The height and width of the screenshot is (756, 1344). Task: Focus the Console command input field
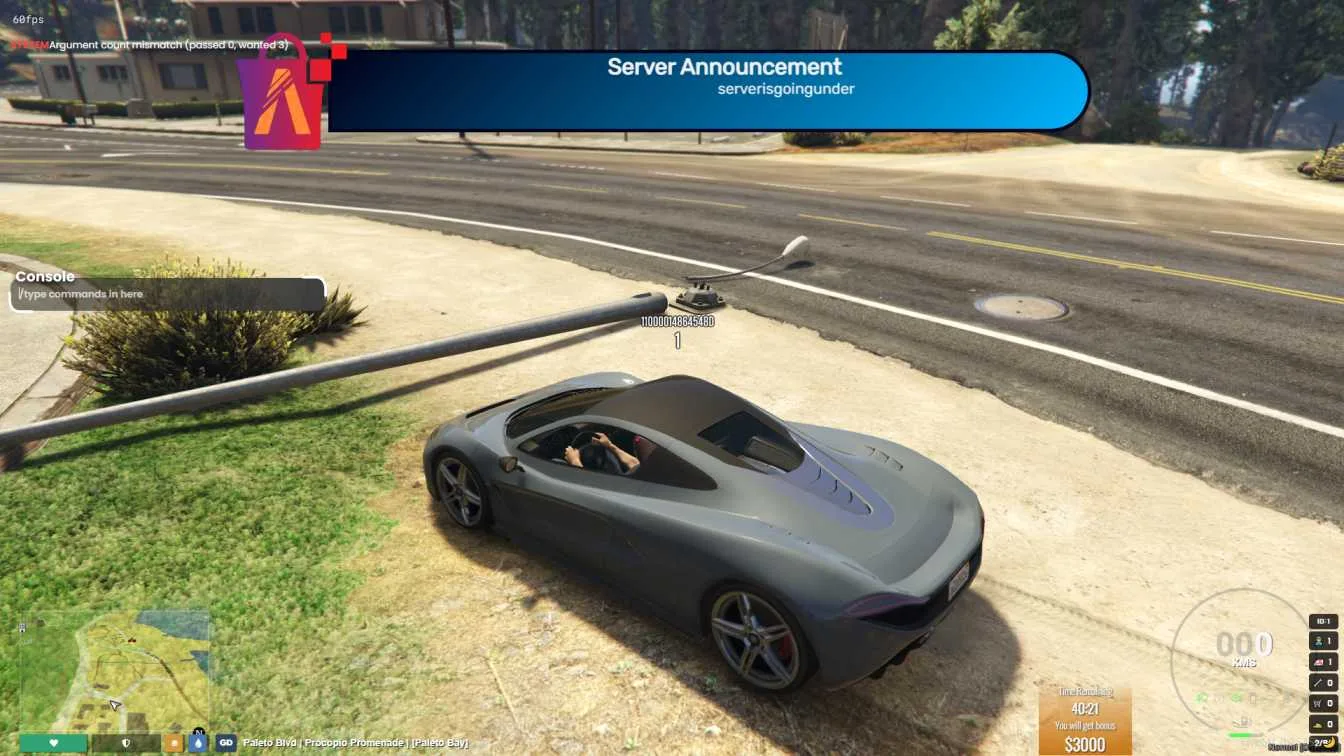point(167,295)
